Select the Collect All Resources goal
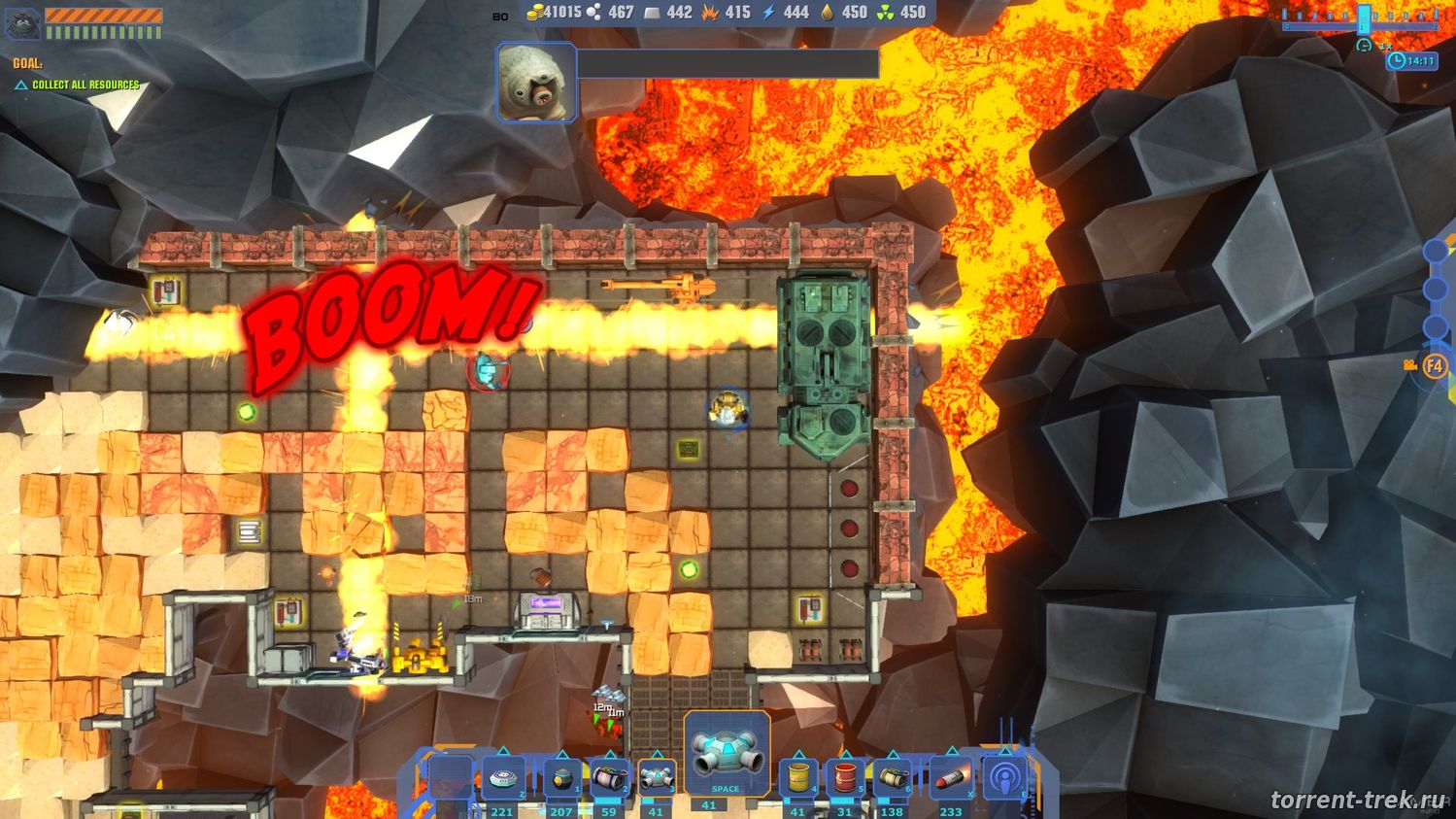 coord(85,85)
